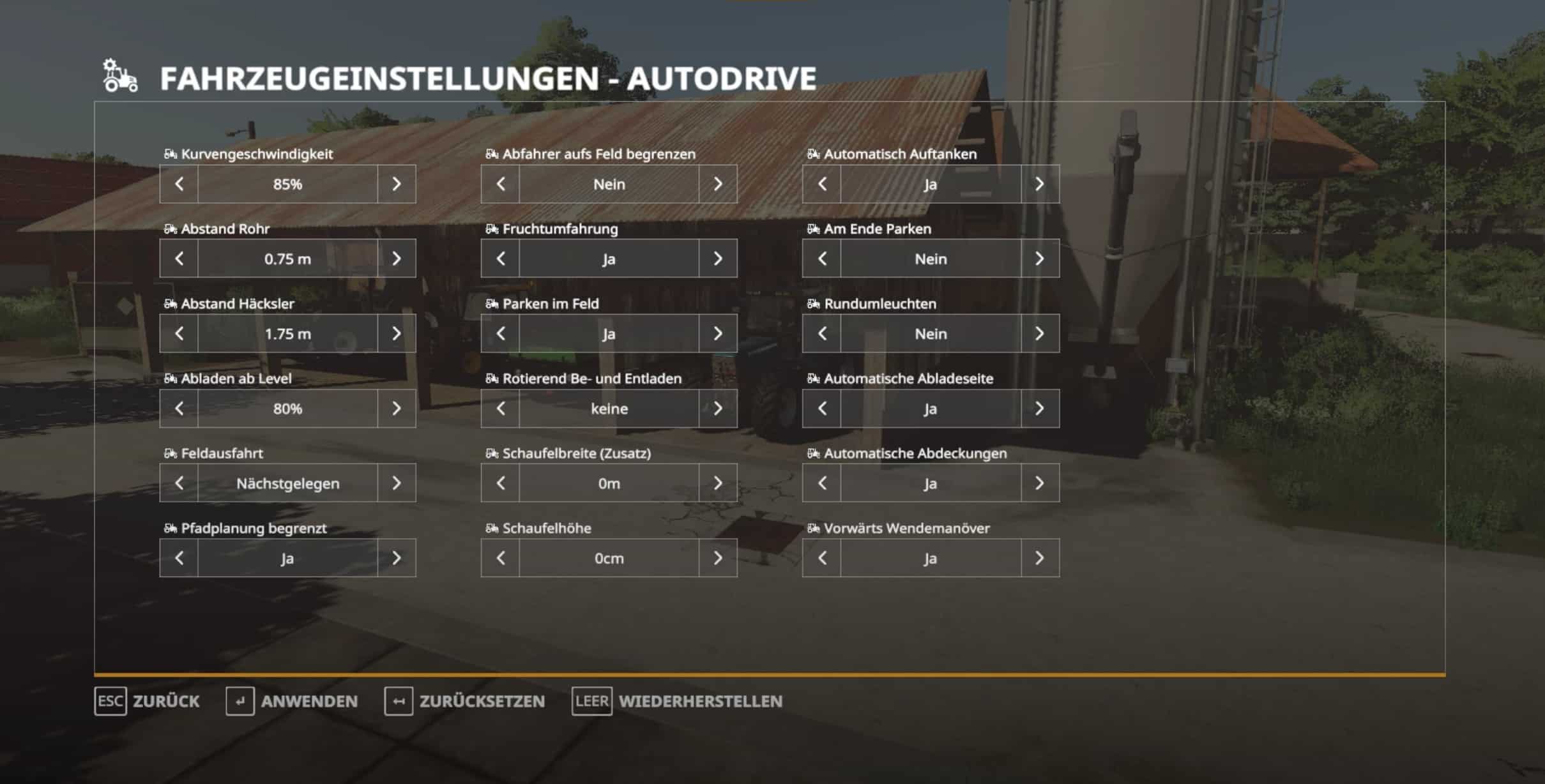
Task: Toggle Automatische Abdeckungen using right arrow
Action: coord(1040,483)
